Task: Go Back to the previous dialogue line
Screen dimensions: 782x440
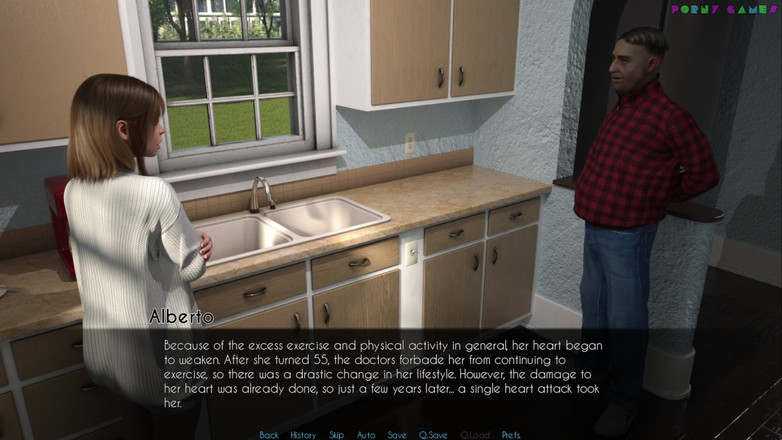Action: click(x=269, y=435)
